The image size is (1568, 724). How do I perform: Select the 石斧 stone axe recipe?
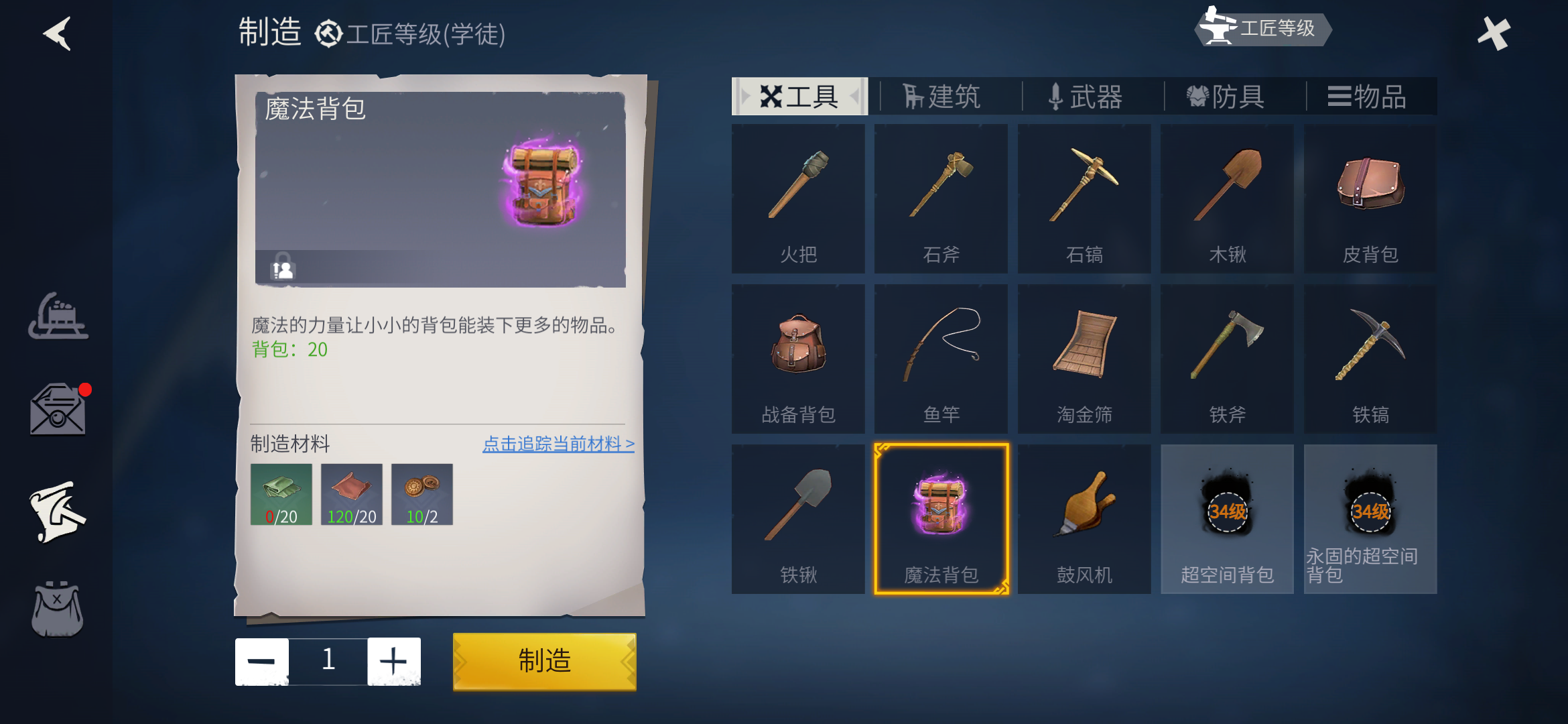point(941,198)
